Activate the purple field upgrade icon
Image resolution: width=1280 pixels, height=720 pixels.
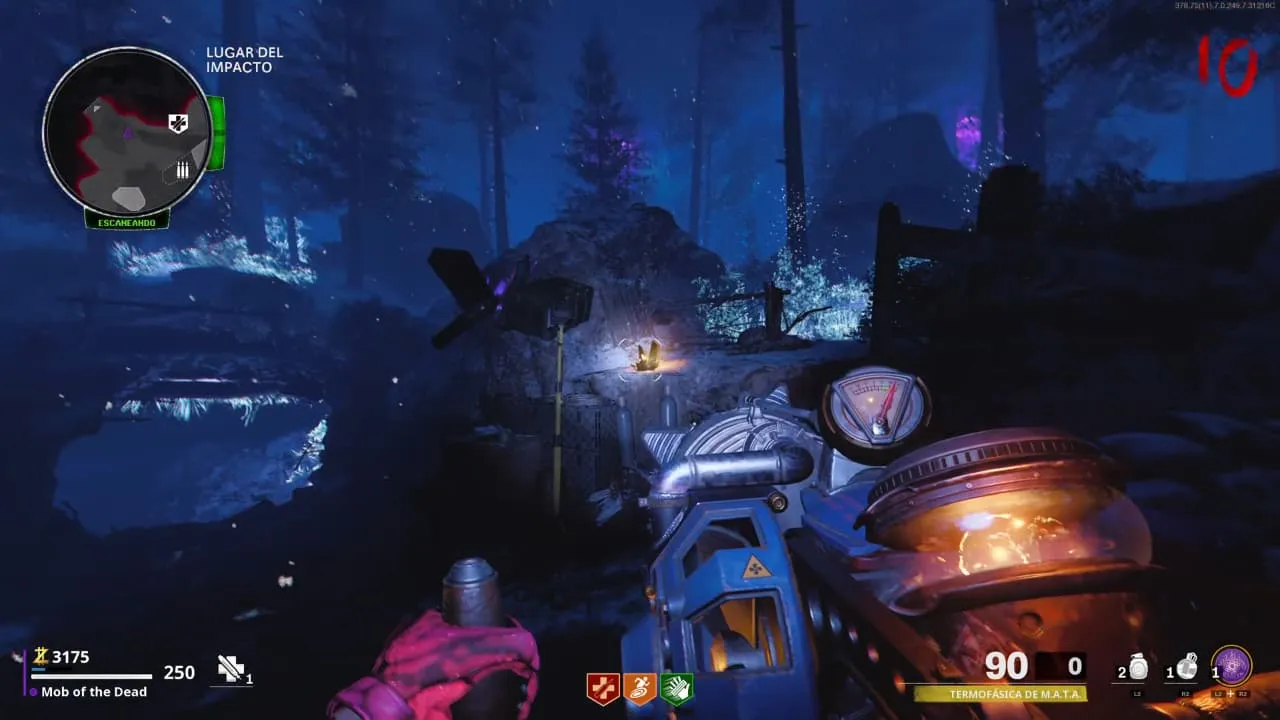(x=1232, y=666)
